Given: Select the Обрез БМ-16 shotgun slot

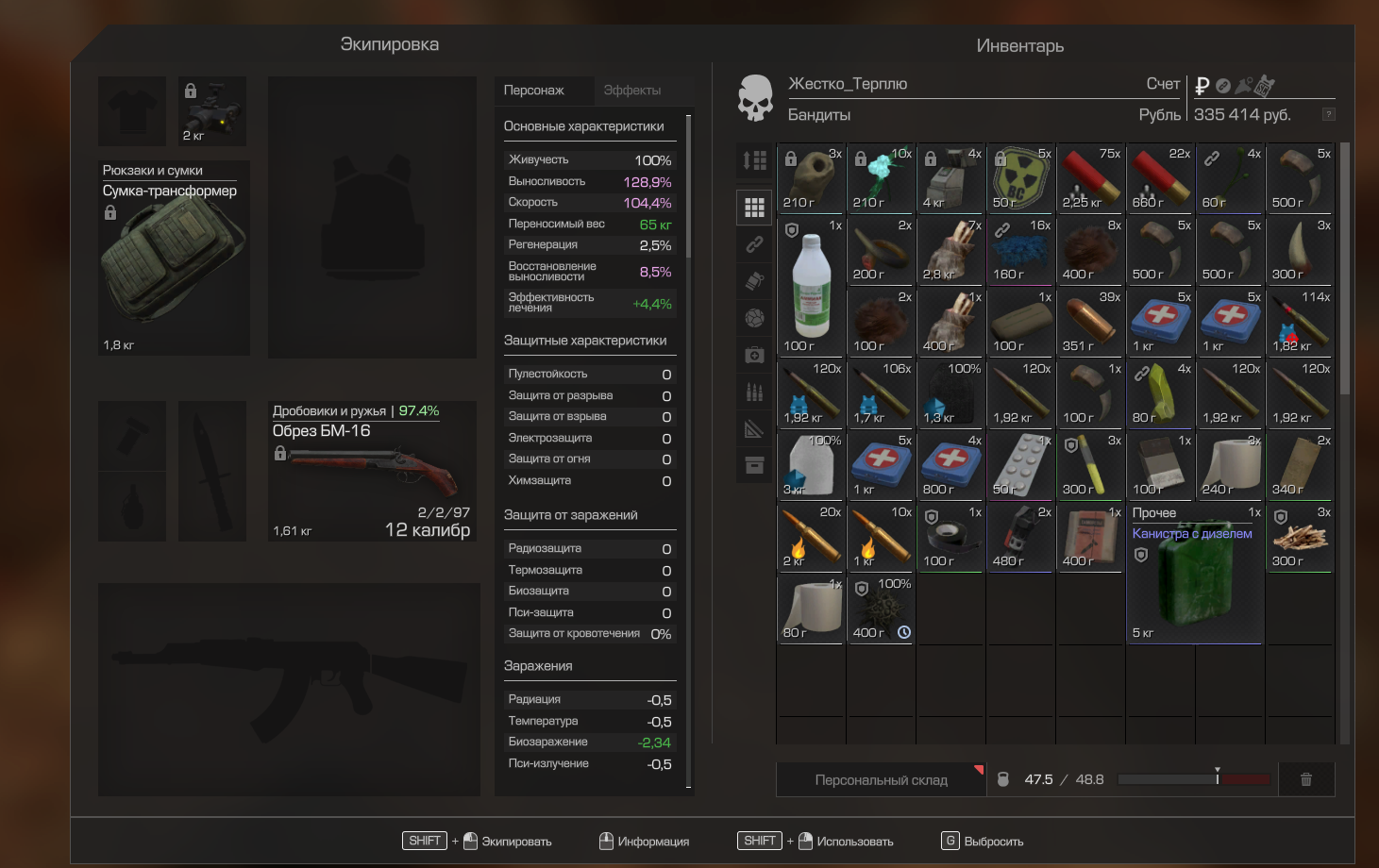Looking at the screenshot, I should [x=372, y=471].
